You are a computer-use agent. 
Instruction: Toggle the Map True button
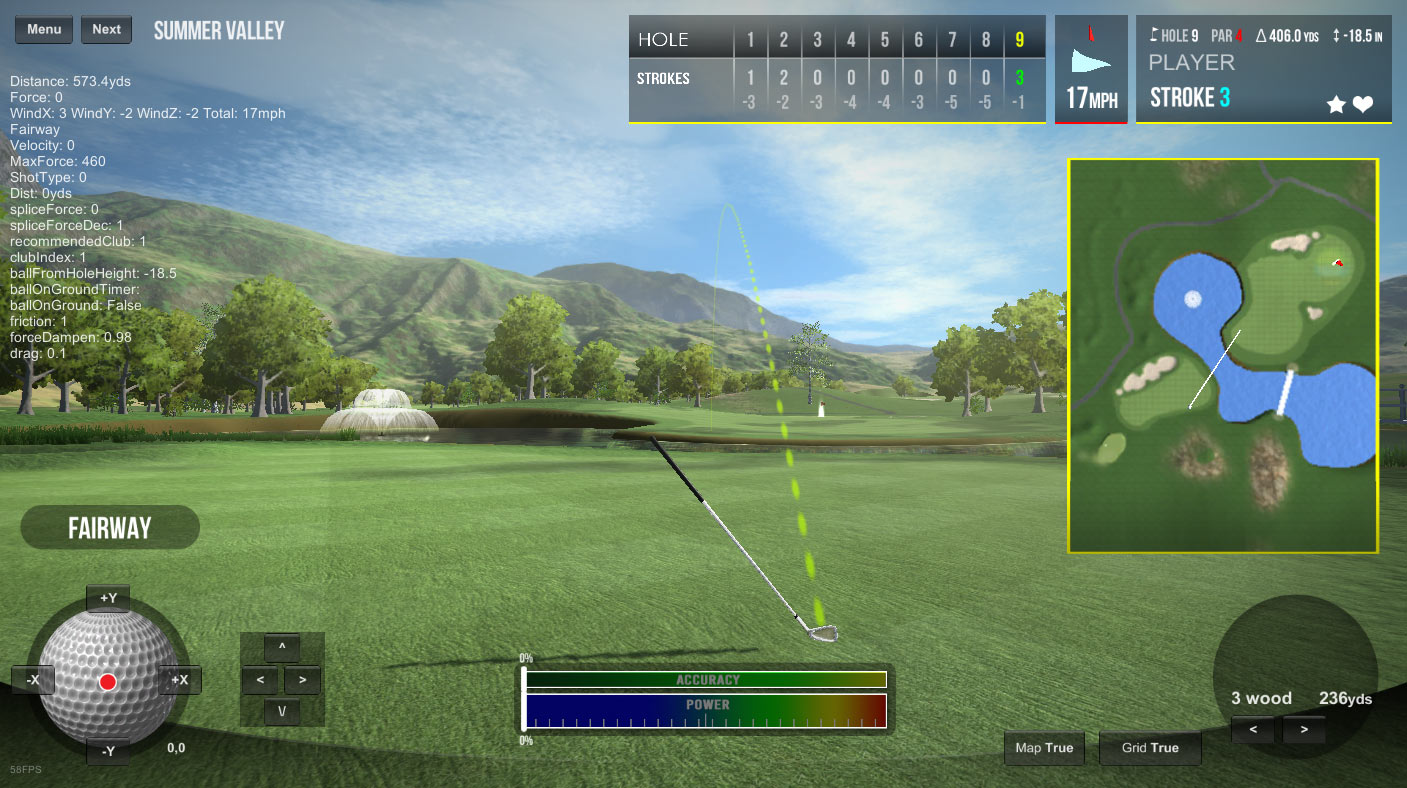click(x=1044, y=748)
